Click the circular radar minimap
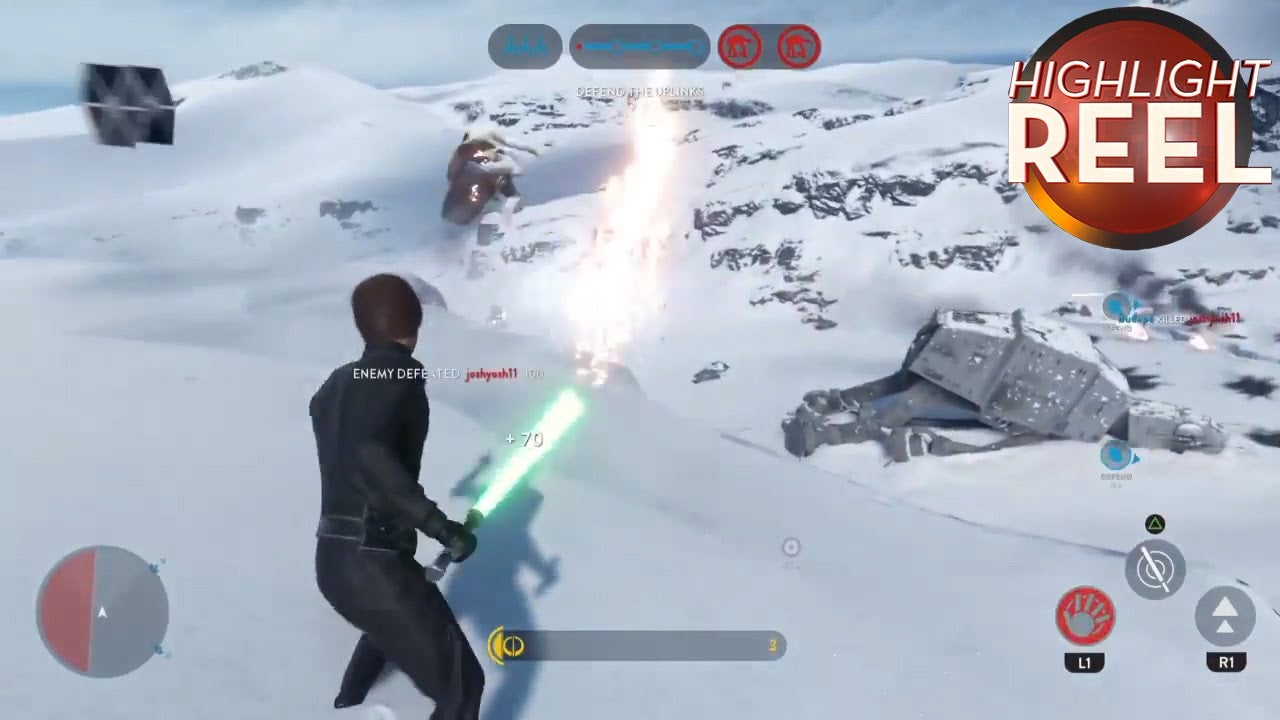This screenshot has height=720, width=1280. click(102, 609)
